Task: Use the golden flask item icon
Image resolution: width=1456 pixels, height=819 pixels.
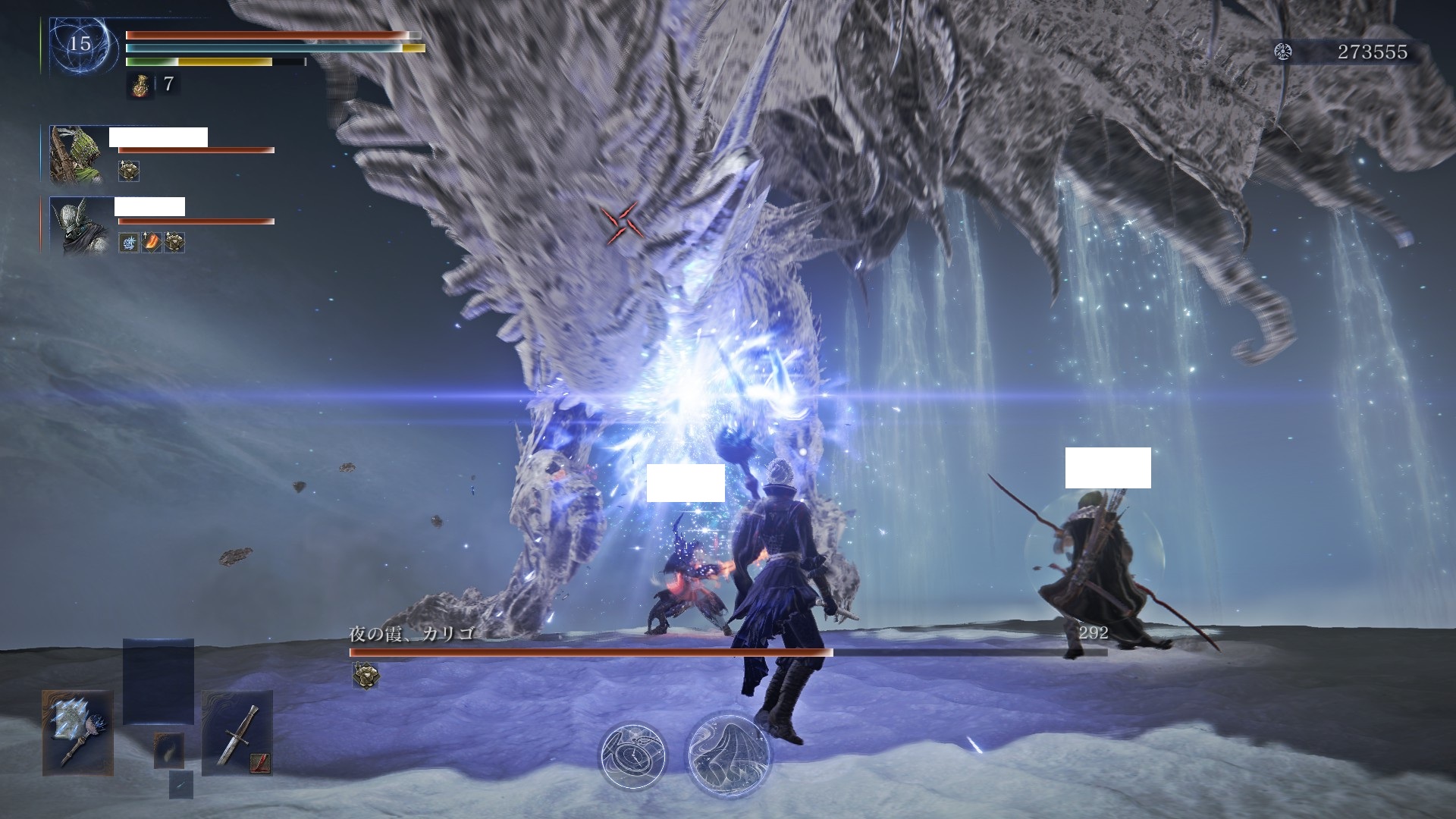Action: (137, 85)
